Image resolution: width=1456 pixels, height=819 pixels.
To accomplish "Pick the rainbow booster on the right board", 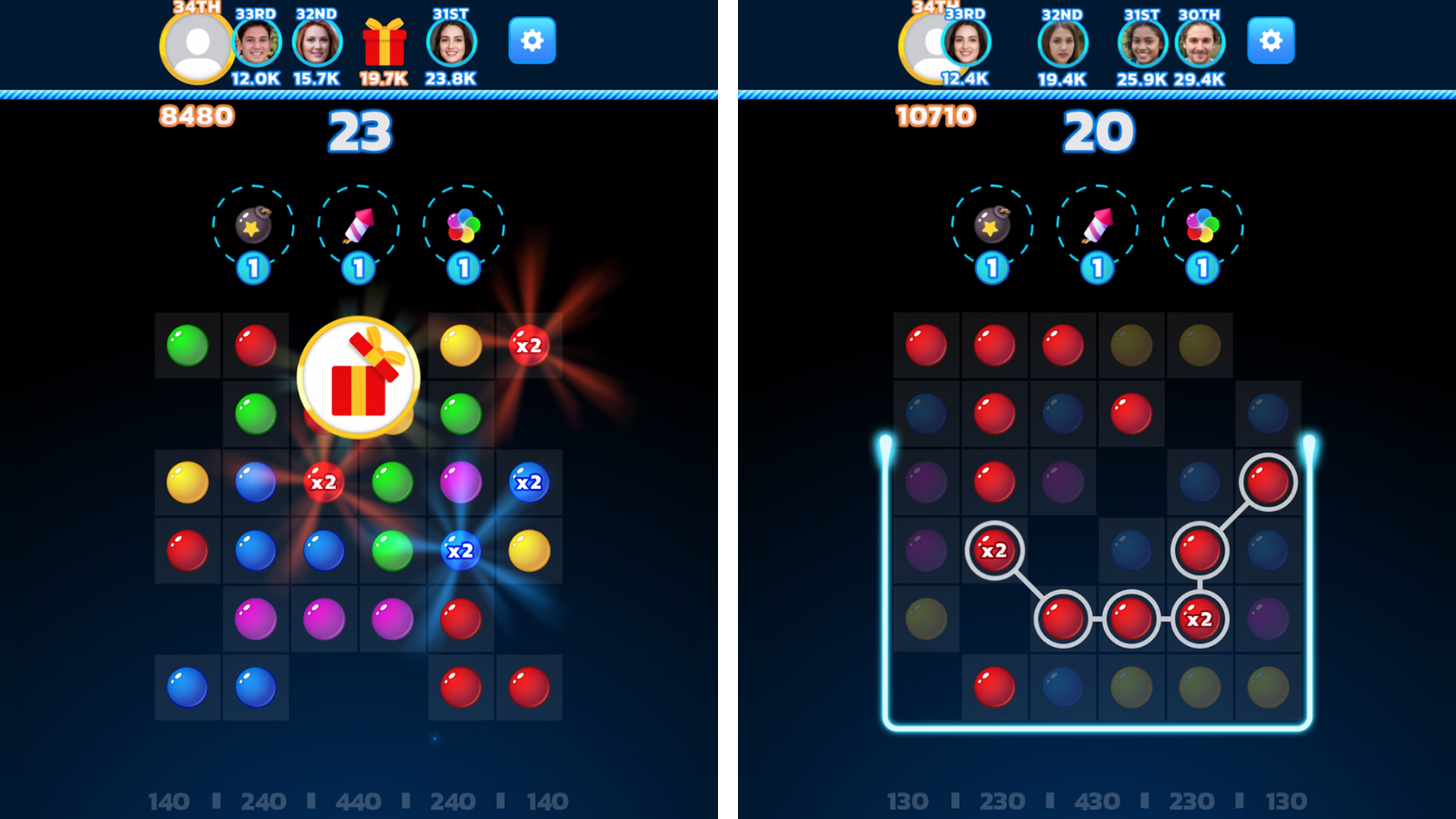I will 1200,225.
